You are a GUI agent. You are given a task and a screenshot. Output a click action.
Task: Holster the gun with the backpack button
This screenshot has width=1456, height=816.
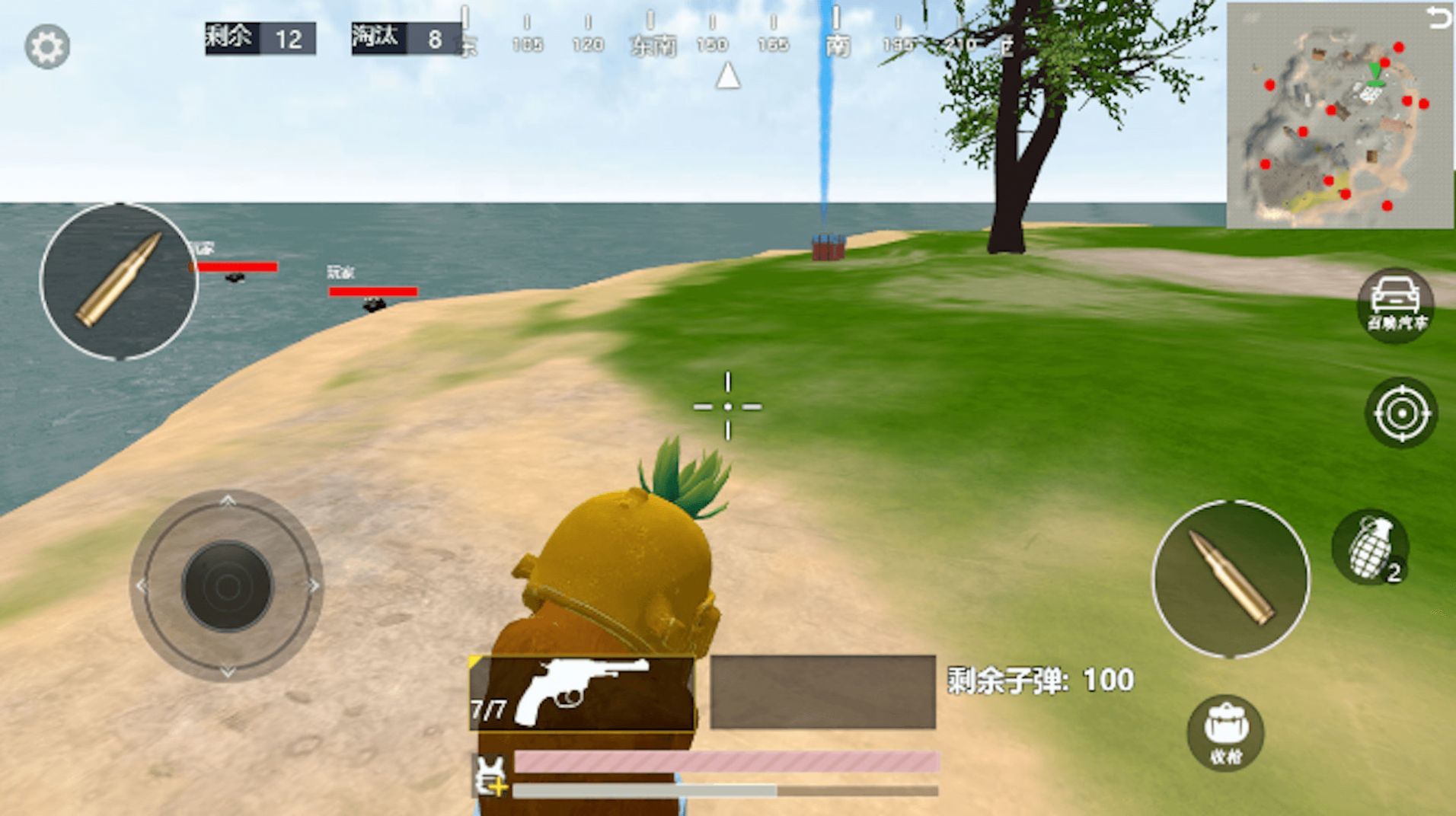(x=1225, y=733)
